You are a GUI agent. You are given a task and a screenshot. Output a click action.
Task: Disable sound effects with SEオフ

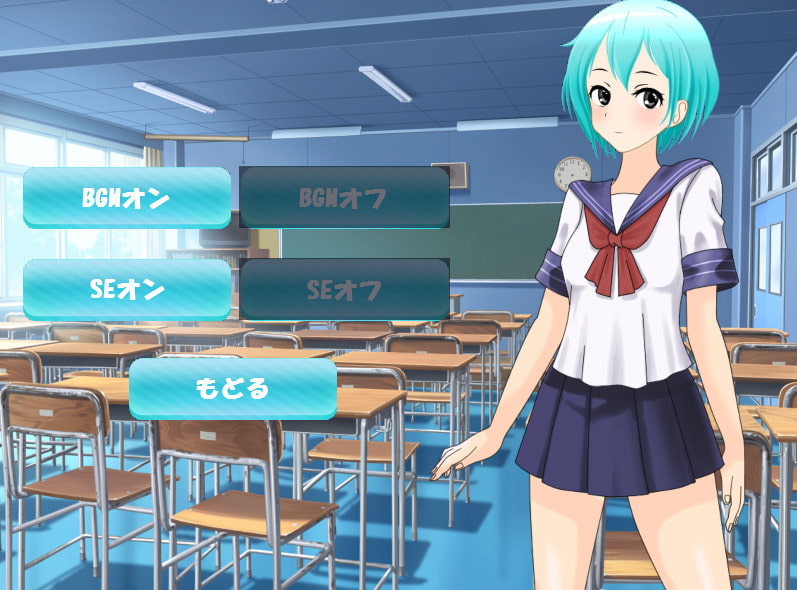[344, 289]
